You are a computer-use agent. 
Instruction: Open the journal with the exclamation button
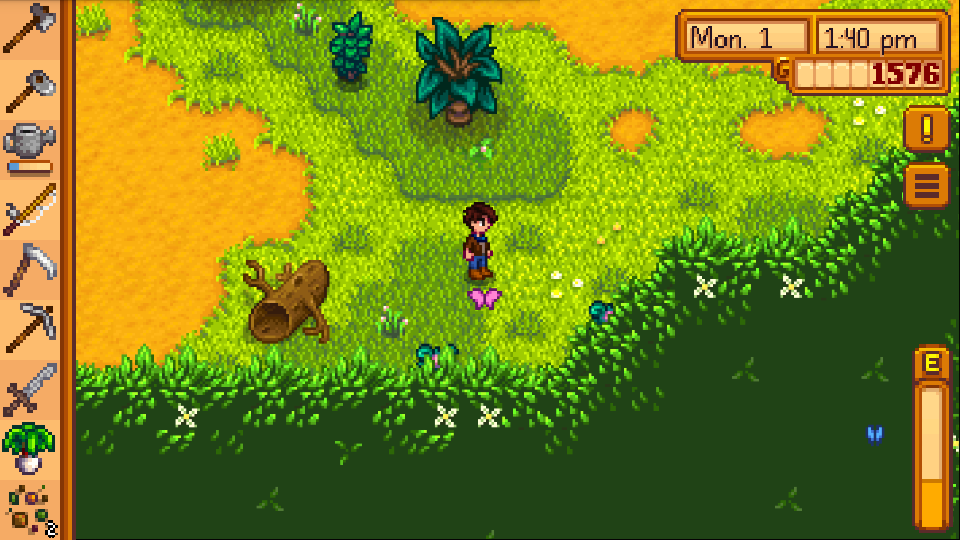tap(926, 129)
